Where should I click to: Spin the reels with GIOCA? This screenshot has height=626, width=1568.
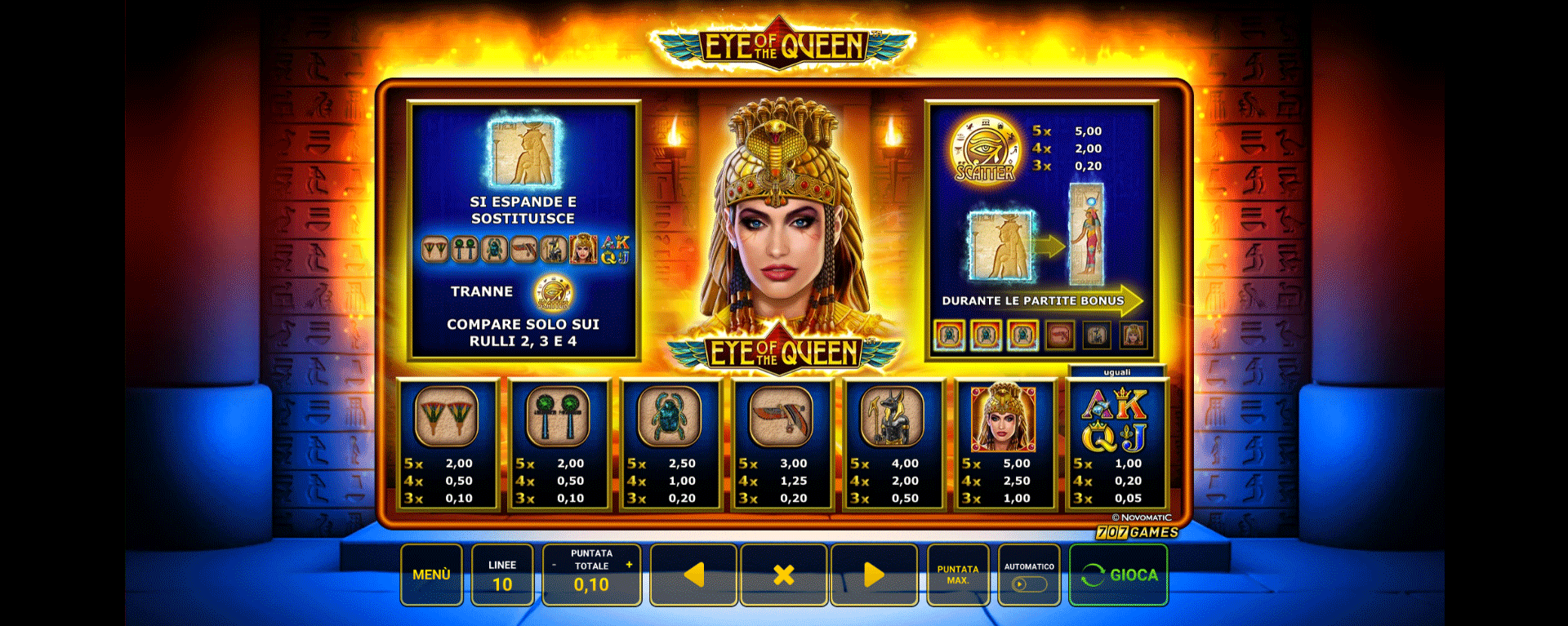[1118, 575]
